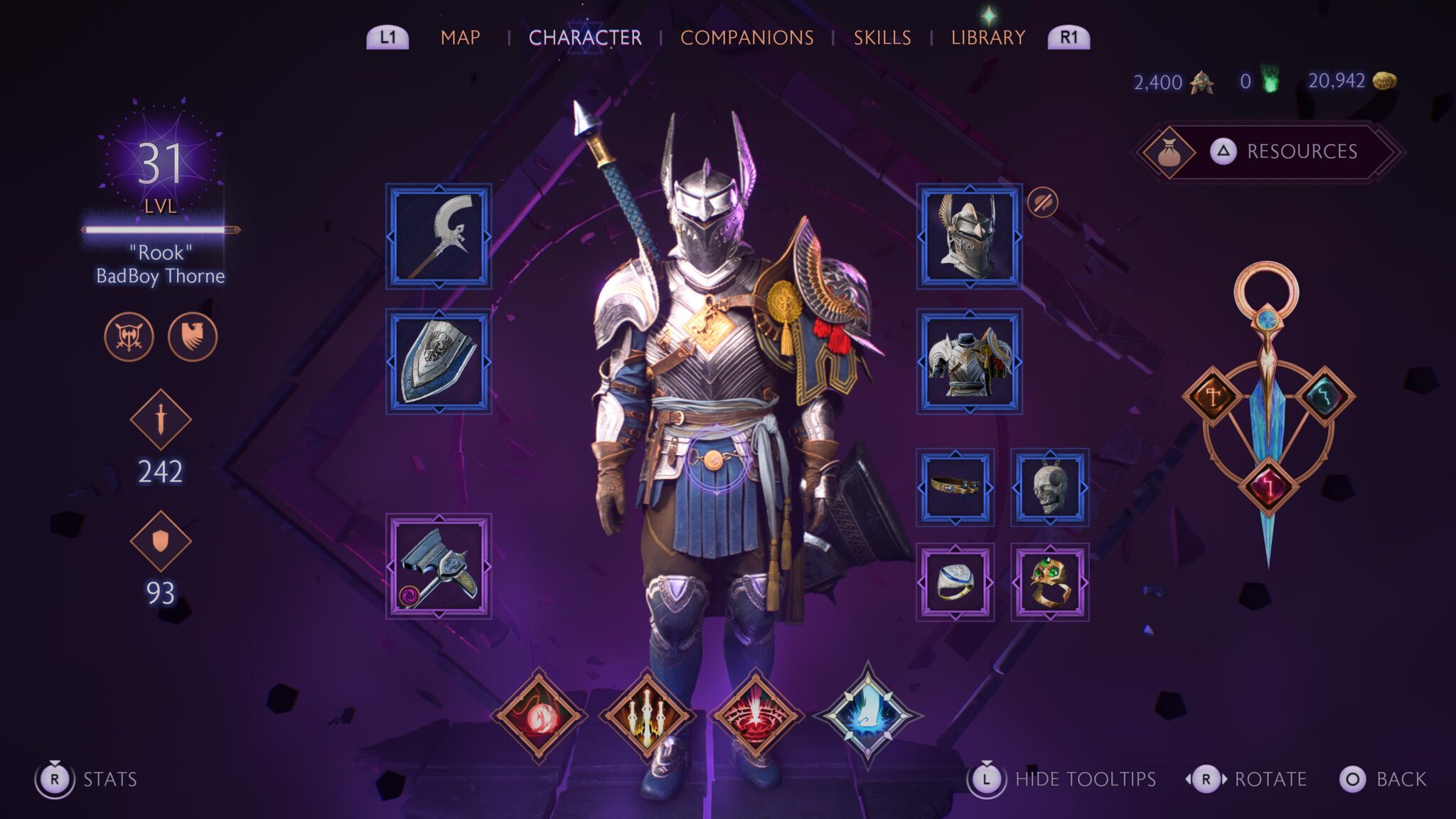Choose the belt equipment slot
This screenshot has height=819, width=1456.
coord(955,487)
